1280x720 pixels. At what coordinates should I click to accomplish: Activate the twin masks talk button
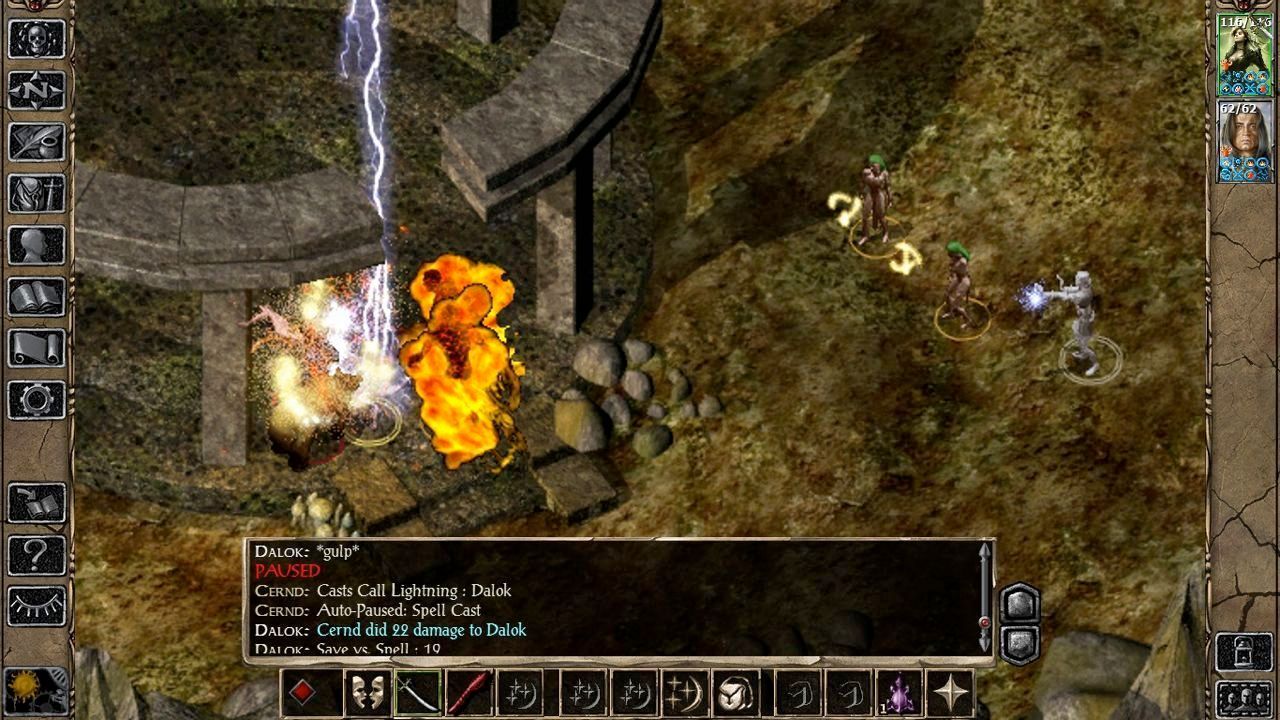pos(367,693)
